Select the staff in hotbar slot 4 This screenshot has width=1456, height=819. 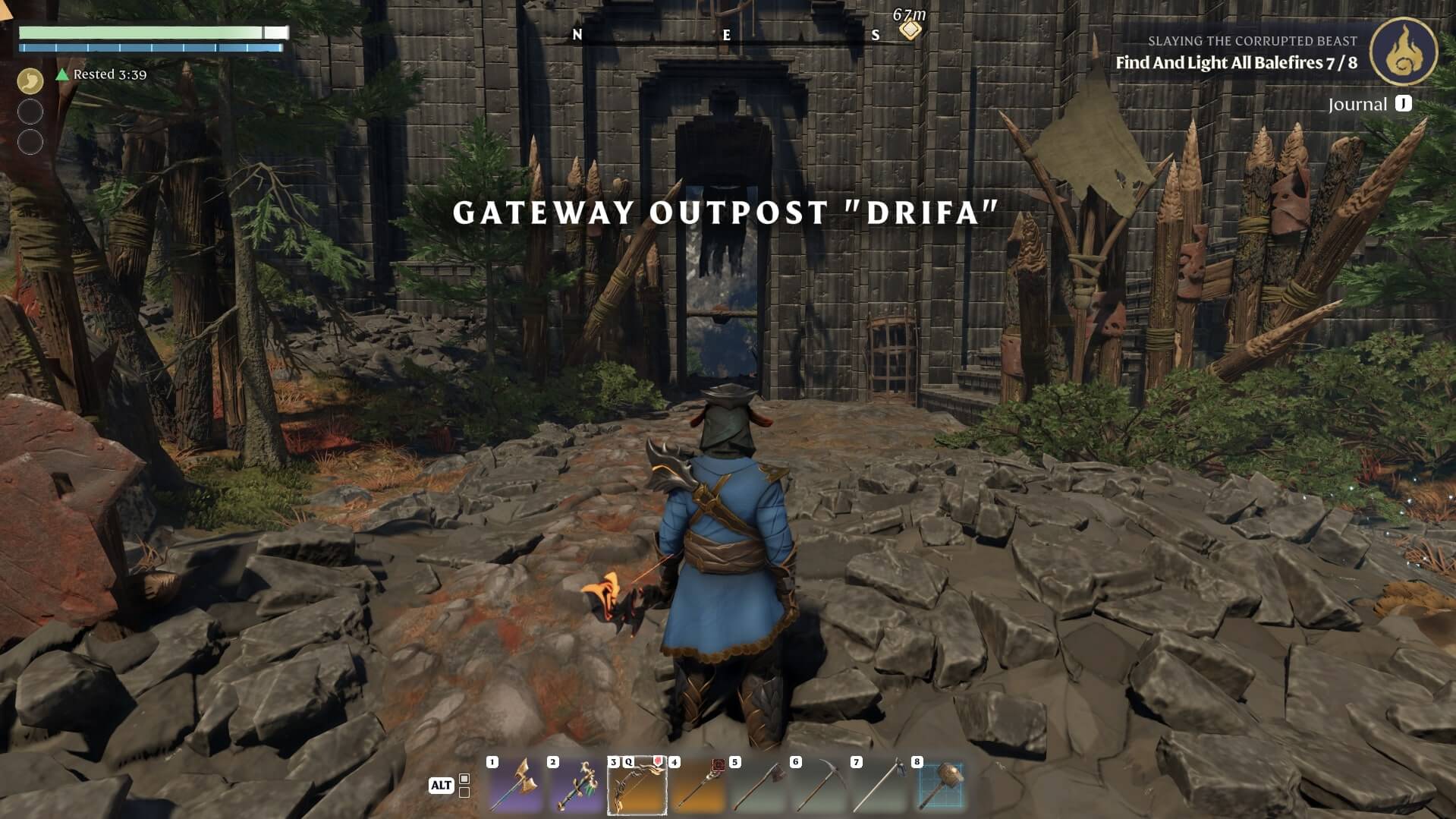point(698,786)
